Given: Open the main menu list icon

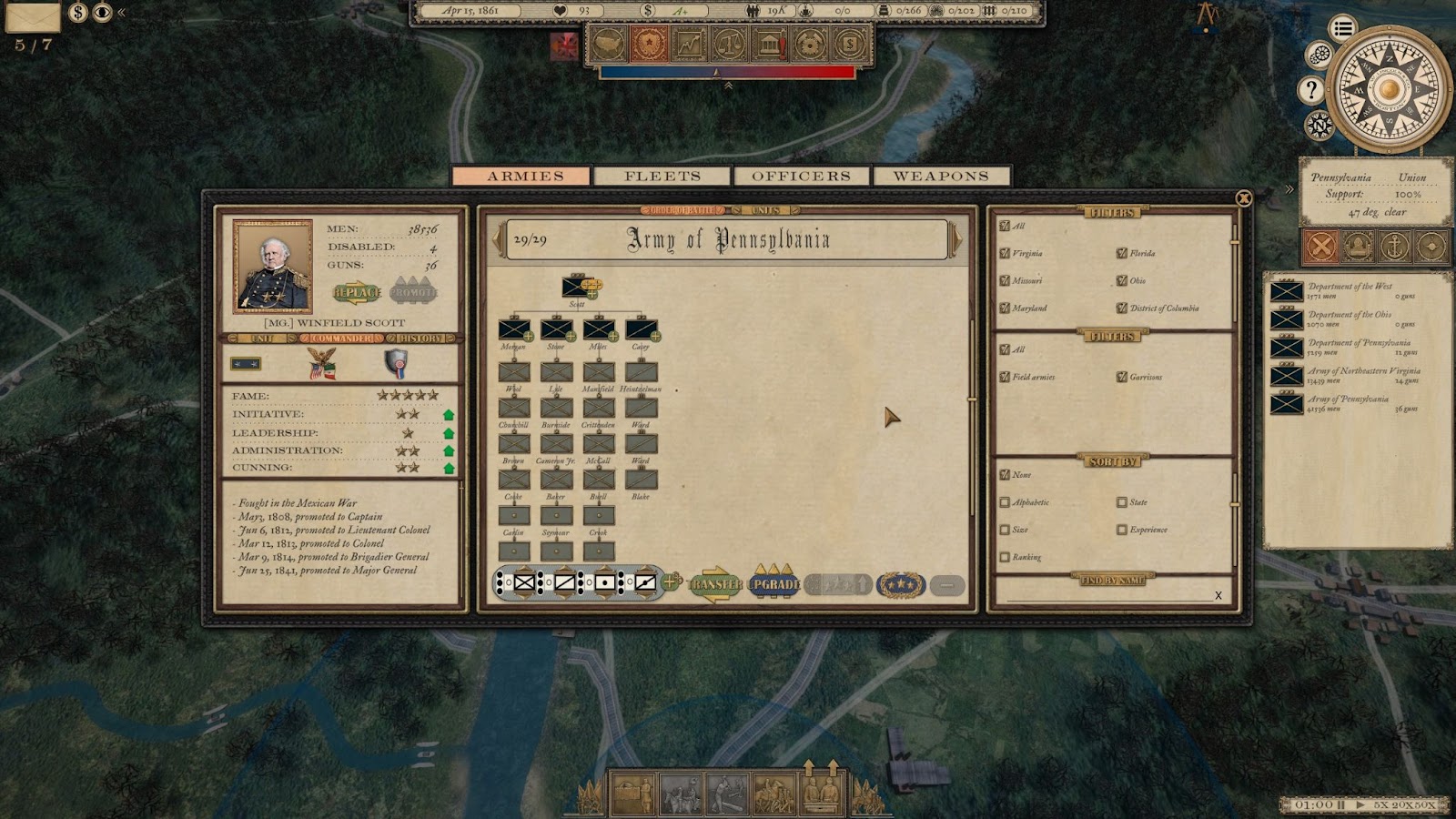Looking at the screenshot, I should click(1342, 28).
